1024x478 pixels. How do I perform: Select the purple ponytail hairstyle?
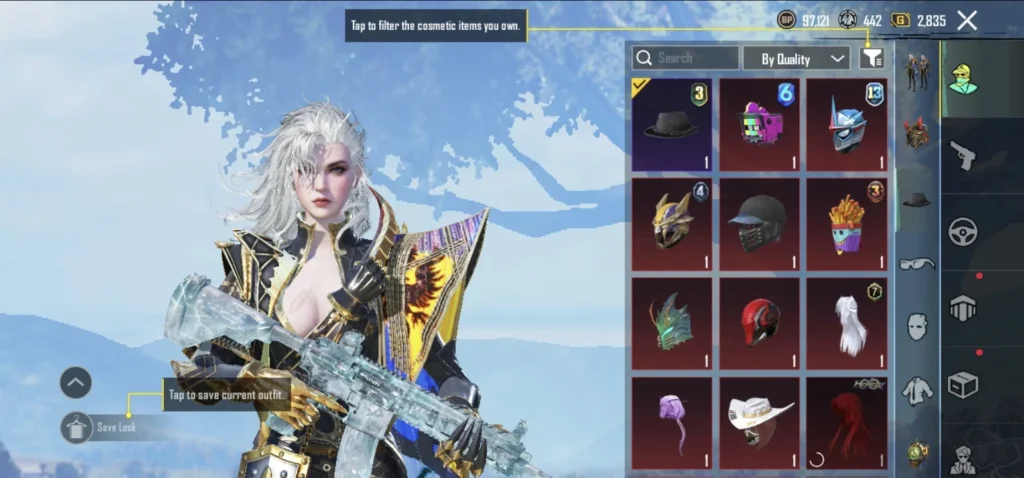[672, 420]
